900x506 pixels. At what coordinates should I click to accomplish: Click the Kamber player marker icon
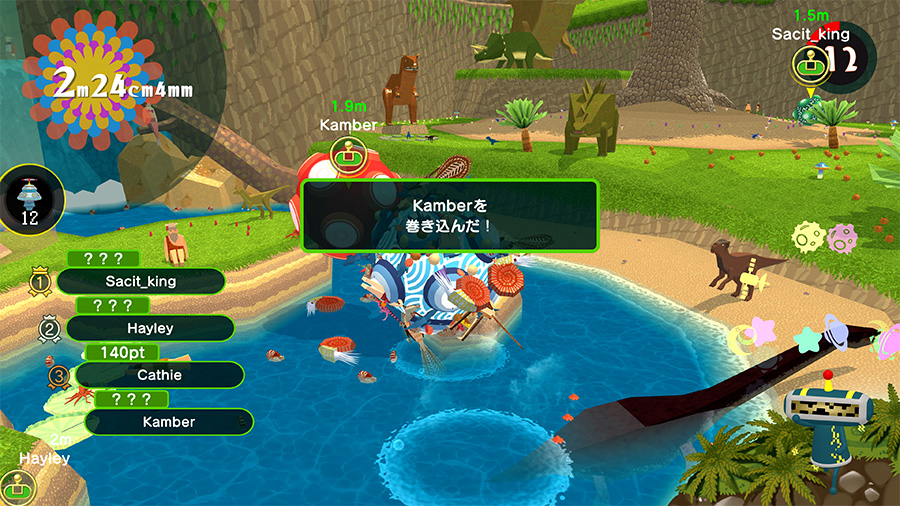pos(347,155)
